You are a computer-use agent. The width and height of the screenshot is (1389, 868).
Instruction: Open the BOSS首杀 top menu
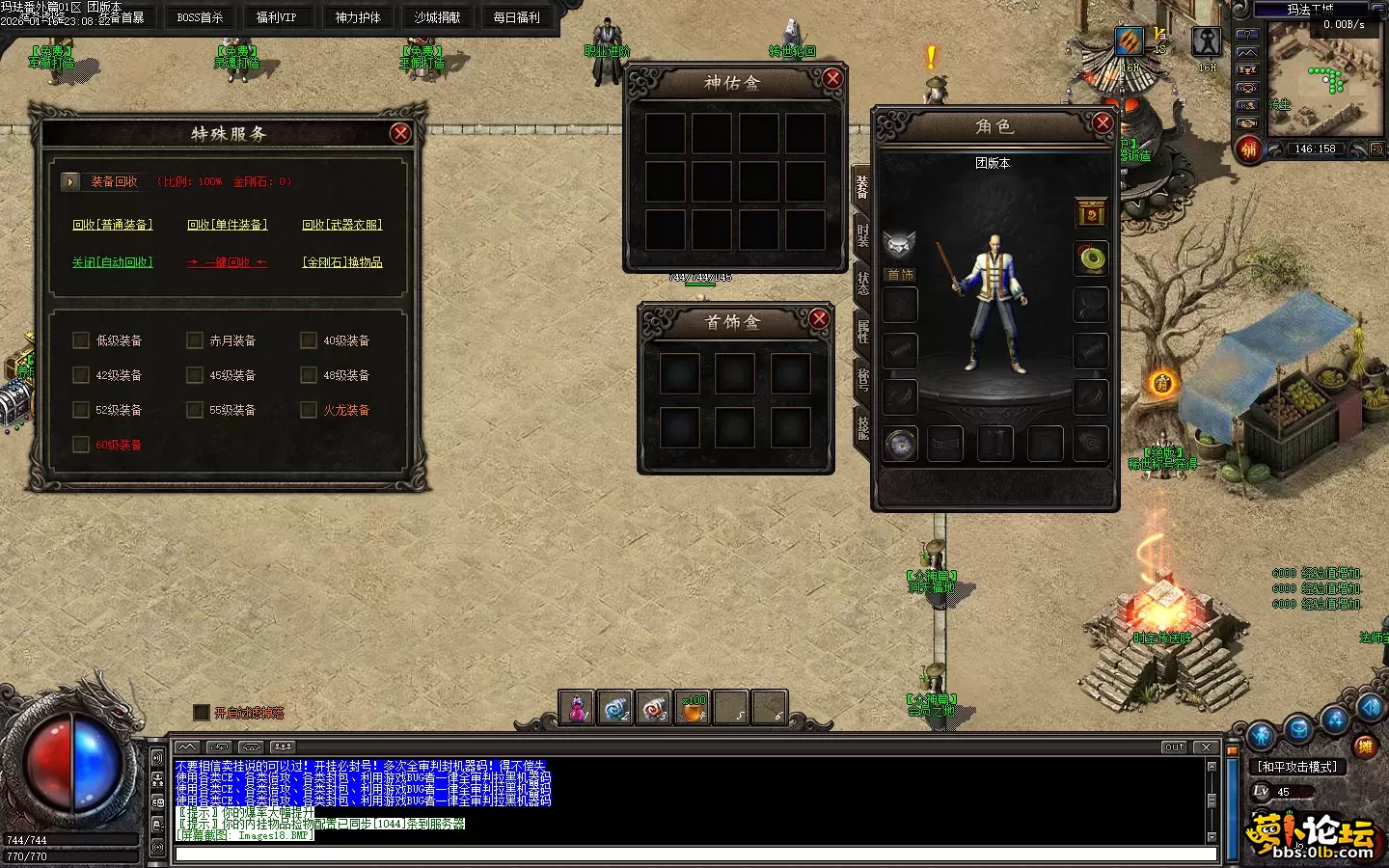200,17
